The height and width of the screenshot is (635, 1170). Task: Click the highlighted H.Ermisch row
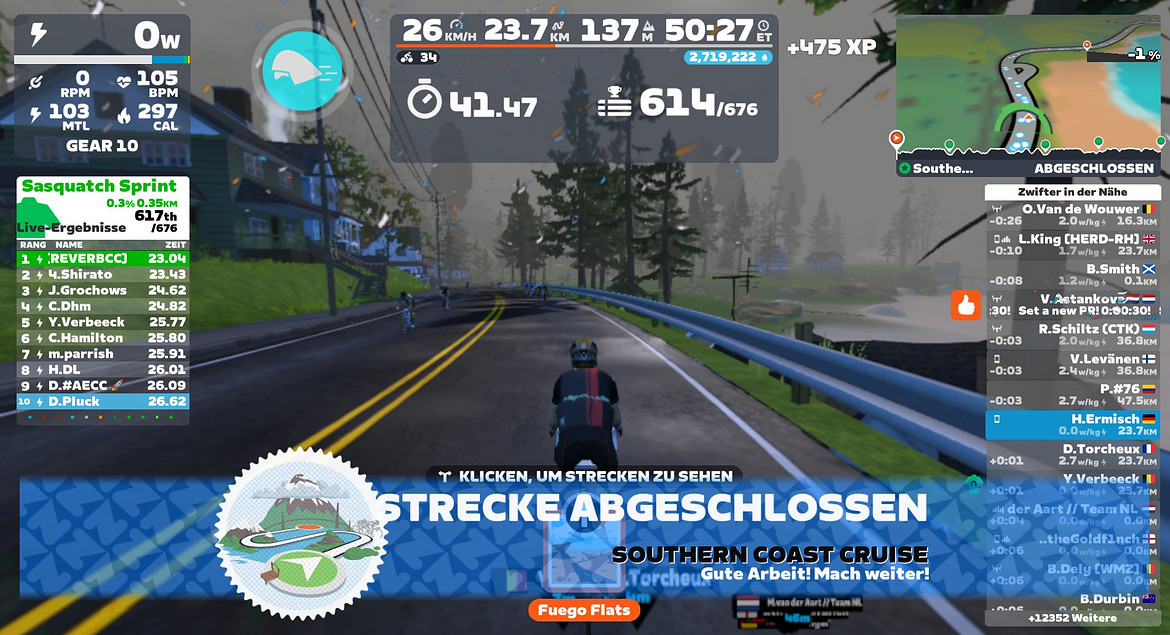[x=1073, y=425]
